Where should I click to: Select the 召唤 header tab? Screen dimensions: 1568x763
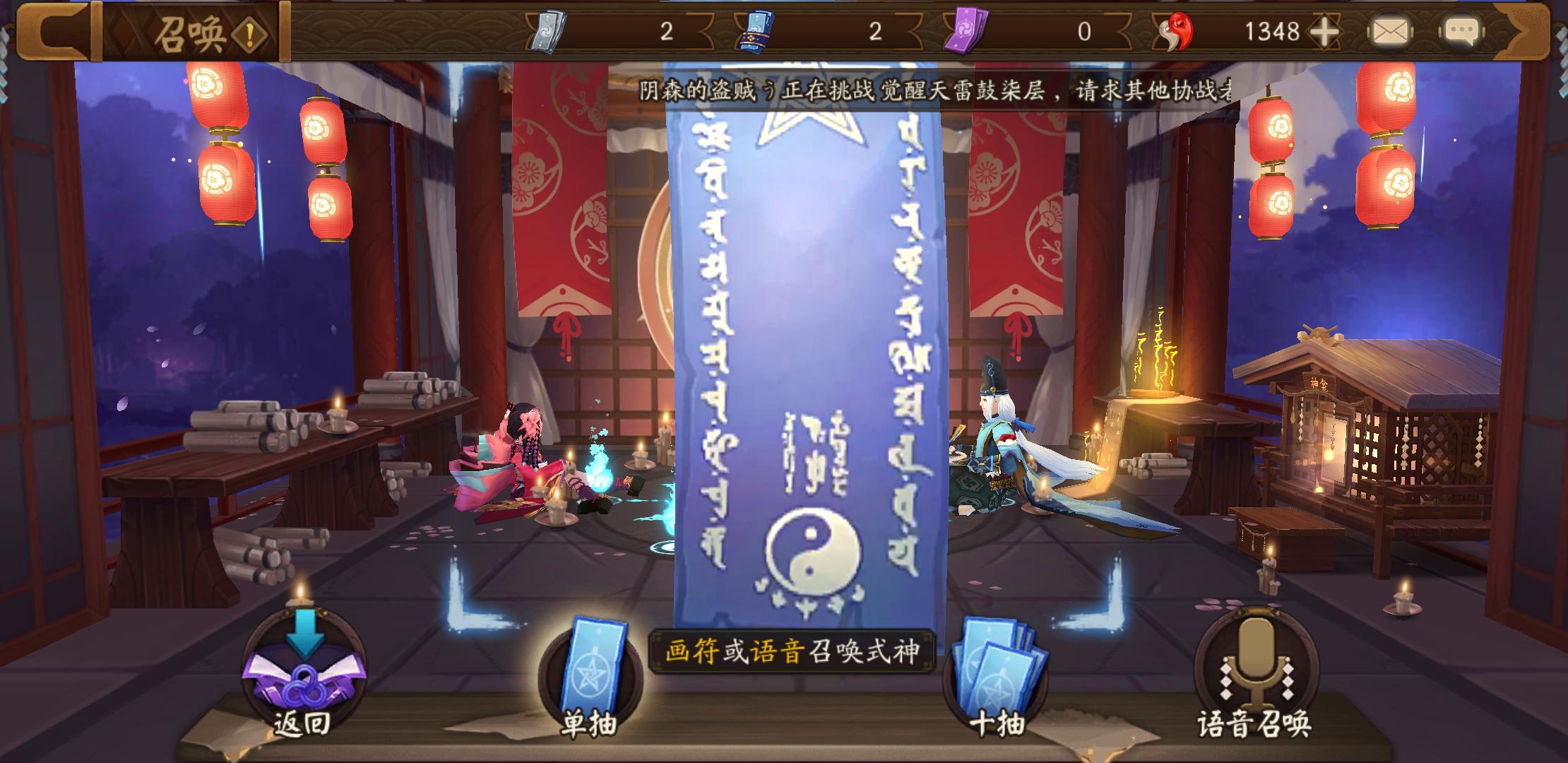tap(193, 34)
